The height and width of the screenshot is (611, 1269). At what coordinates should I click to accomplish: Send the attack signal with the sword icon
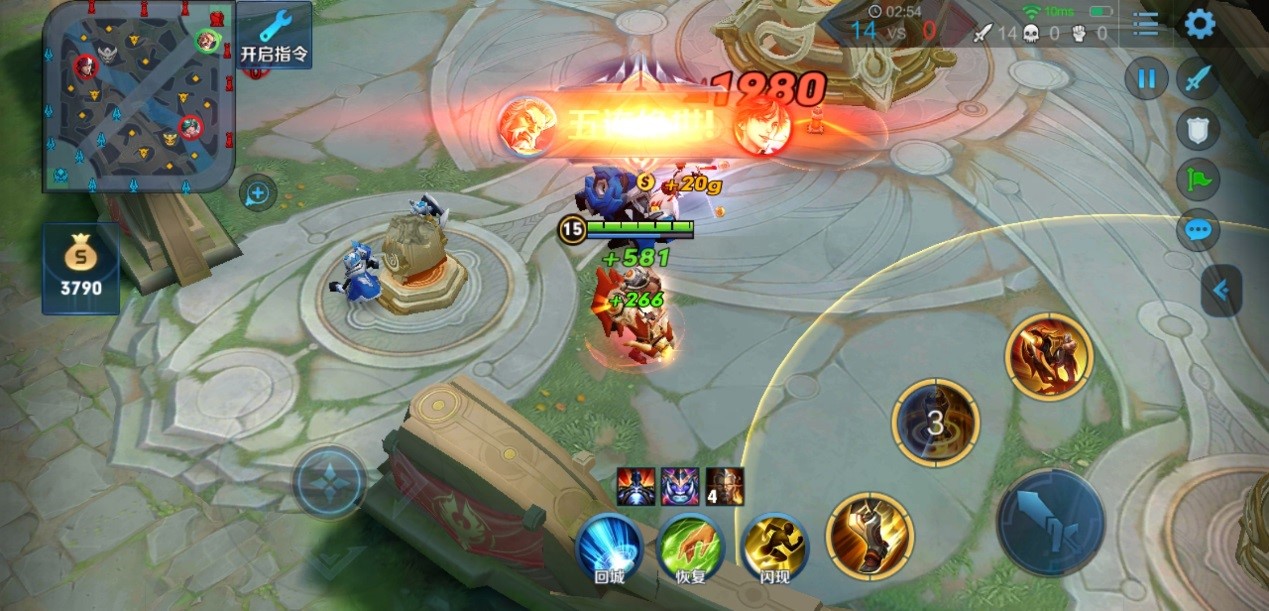[1197, 79]
